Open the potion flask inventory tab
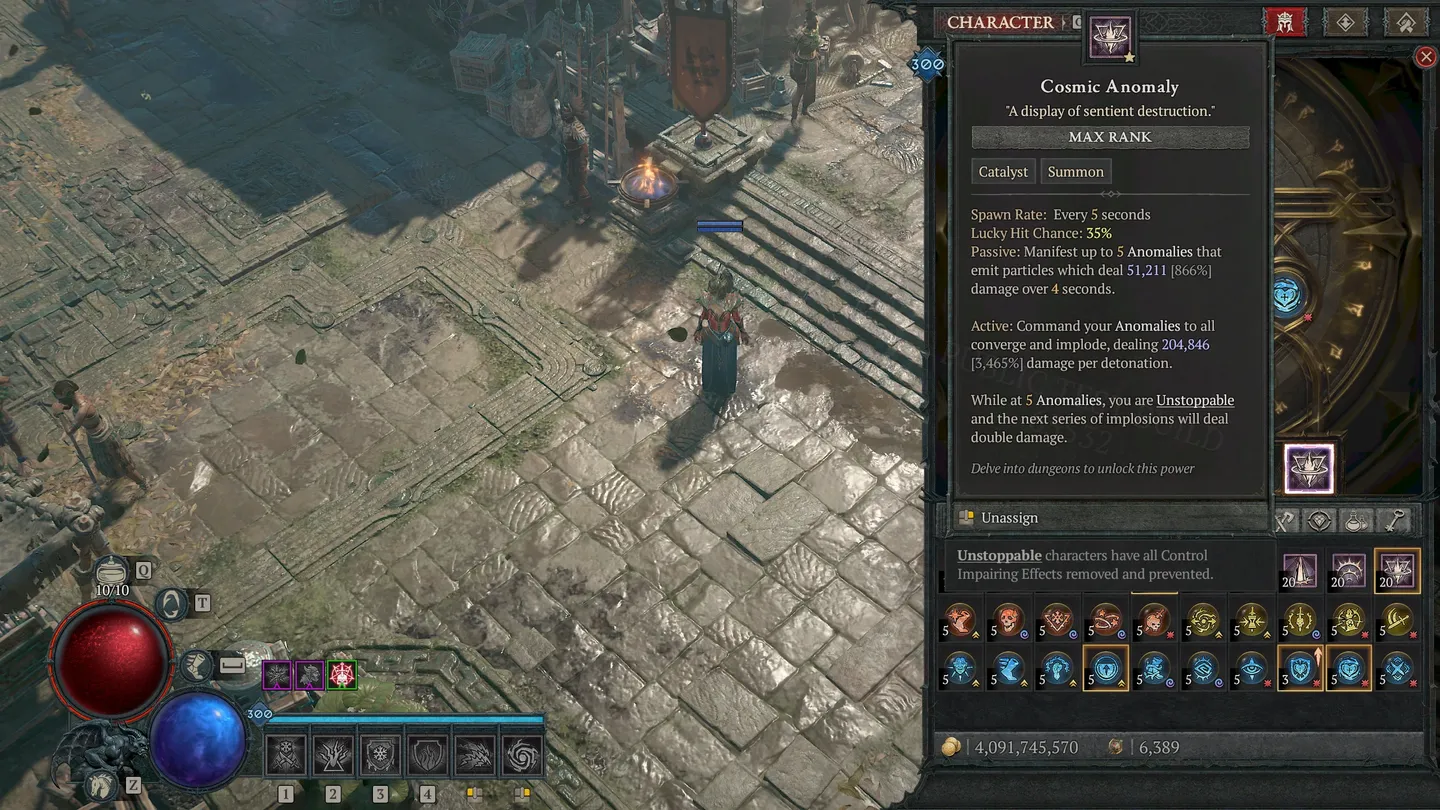 coord(1356,520)
